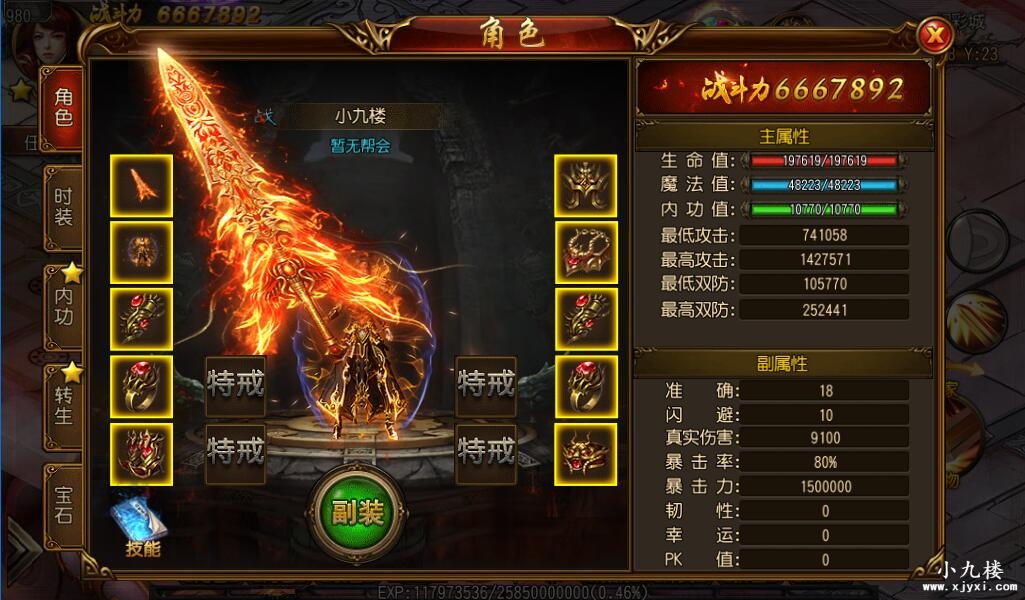Open the 内功 inner power tab
1025x600 pixels.
63,306
